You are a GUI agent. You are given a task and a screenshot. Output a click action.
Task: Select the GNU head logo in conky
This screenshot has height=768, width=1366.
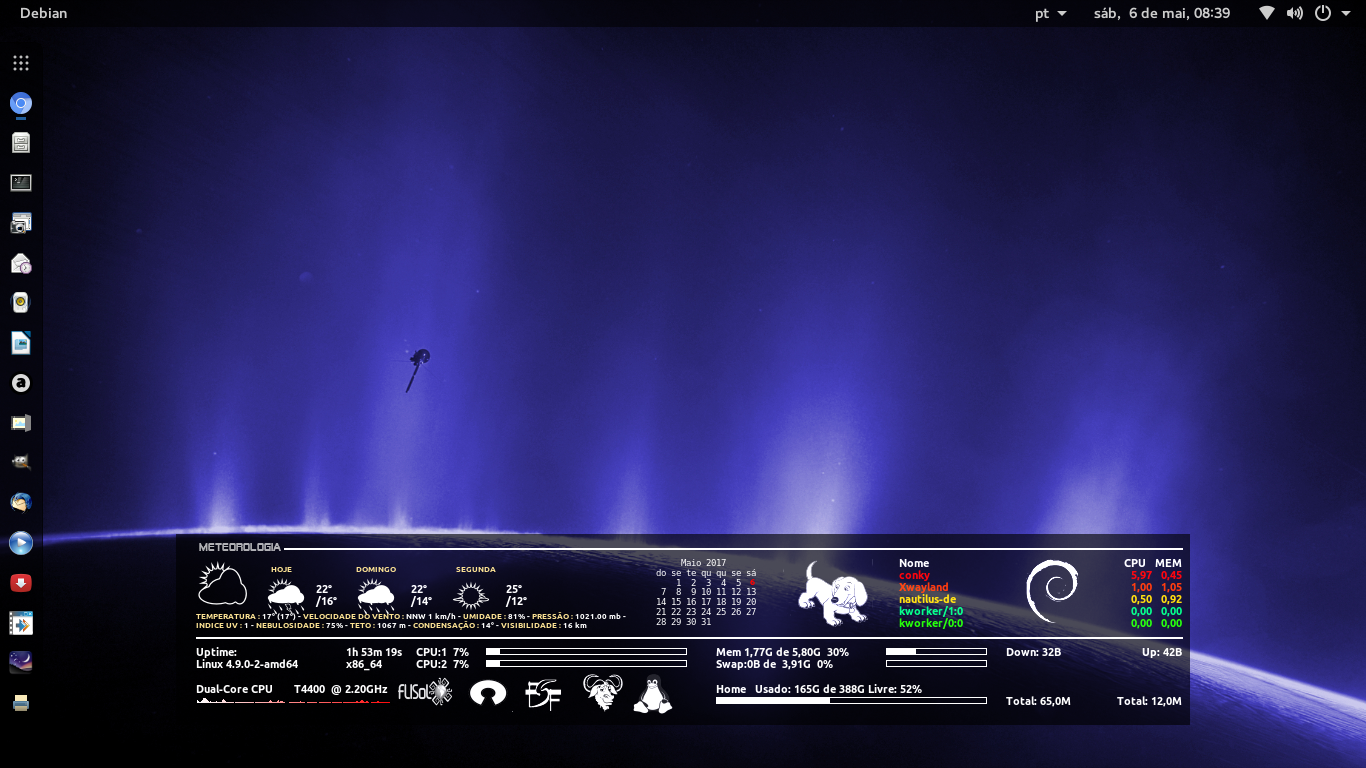click(x=603, y=691)
